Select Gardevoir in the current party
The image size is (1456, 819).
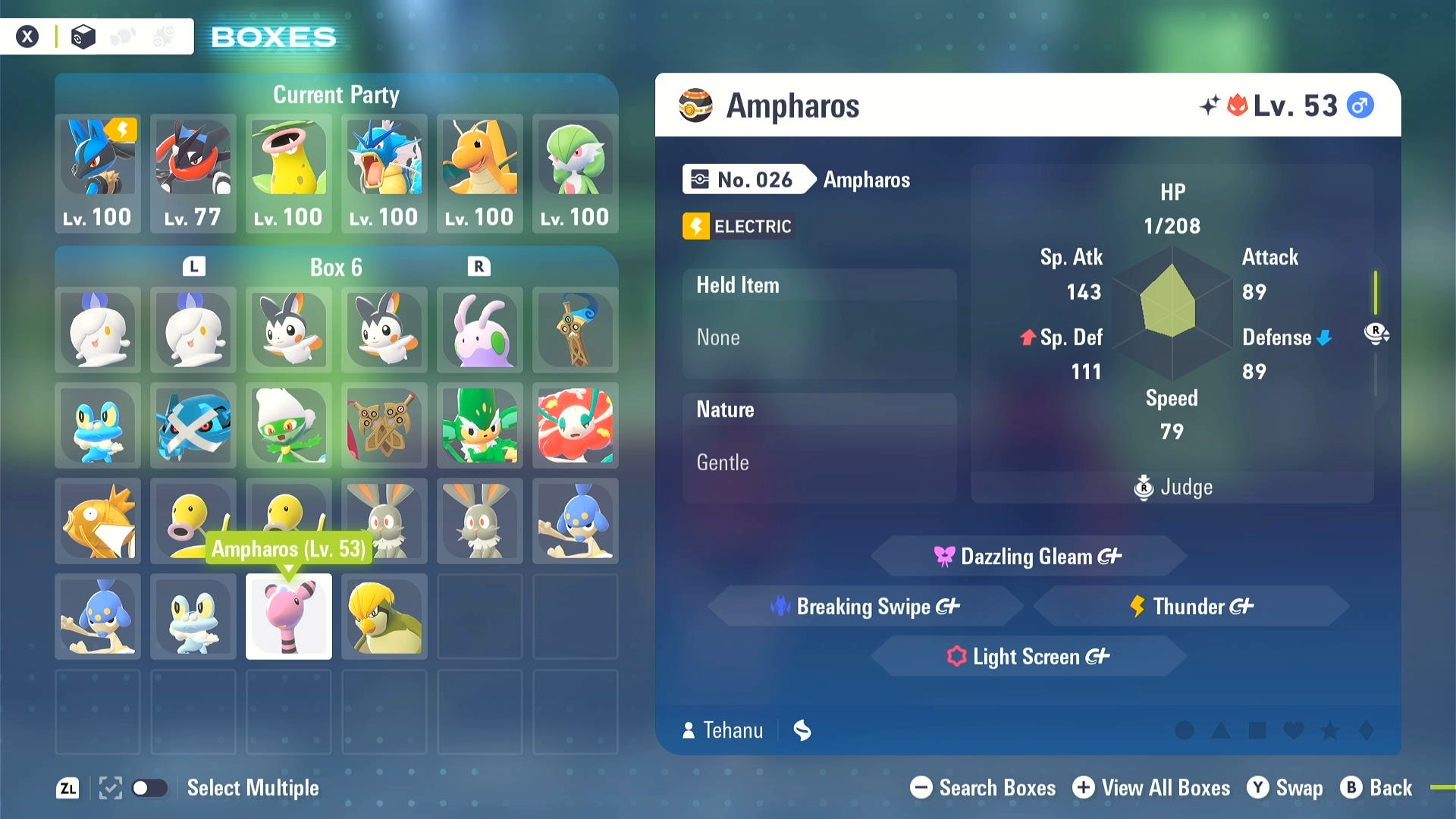576,173
